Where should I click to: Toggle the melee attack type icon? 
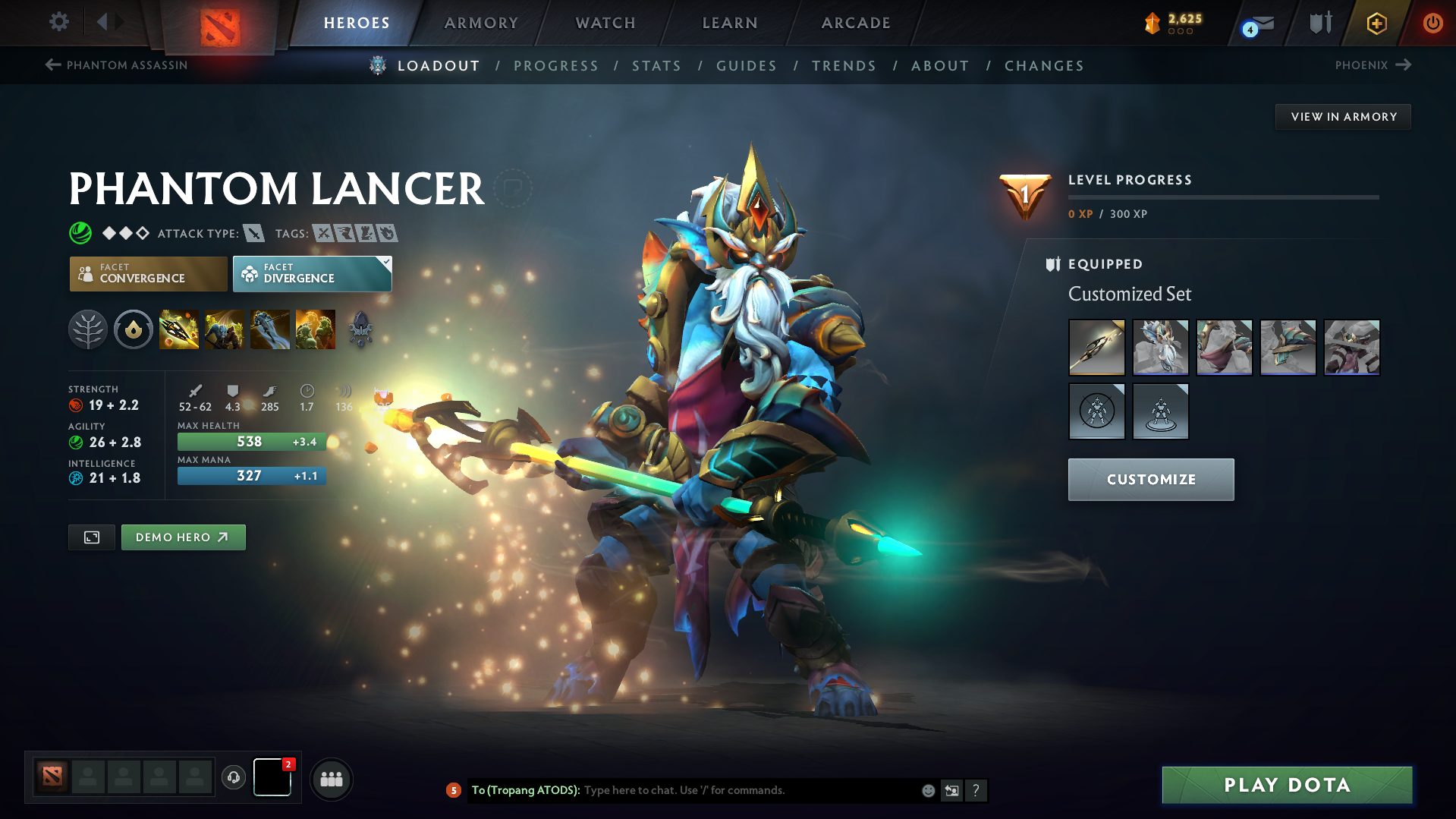(x=253, y=233)
